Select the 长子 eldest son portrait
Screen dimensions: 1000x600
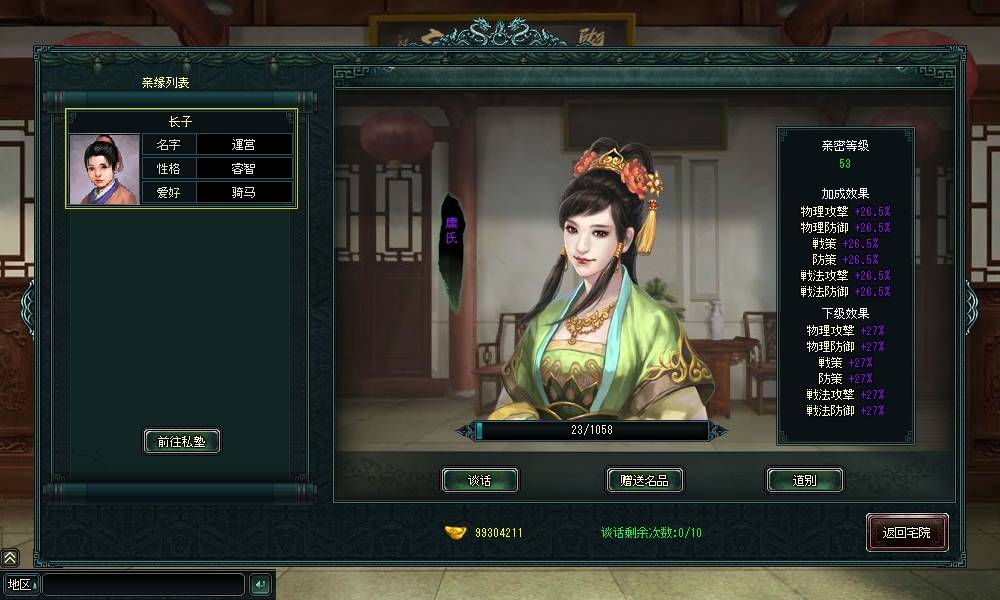pos(104,169)
